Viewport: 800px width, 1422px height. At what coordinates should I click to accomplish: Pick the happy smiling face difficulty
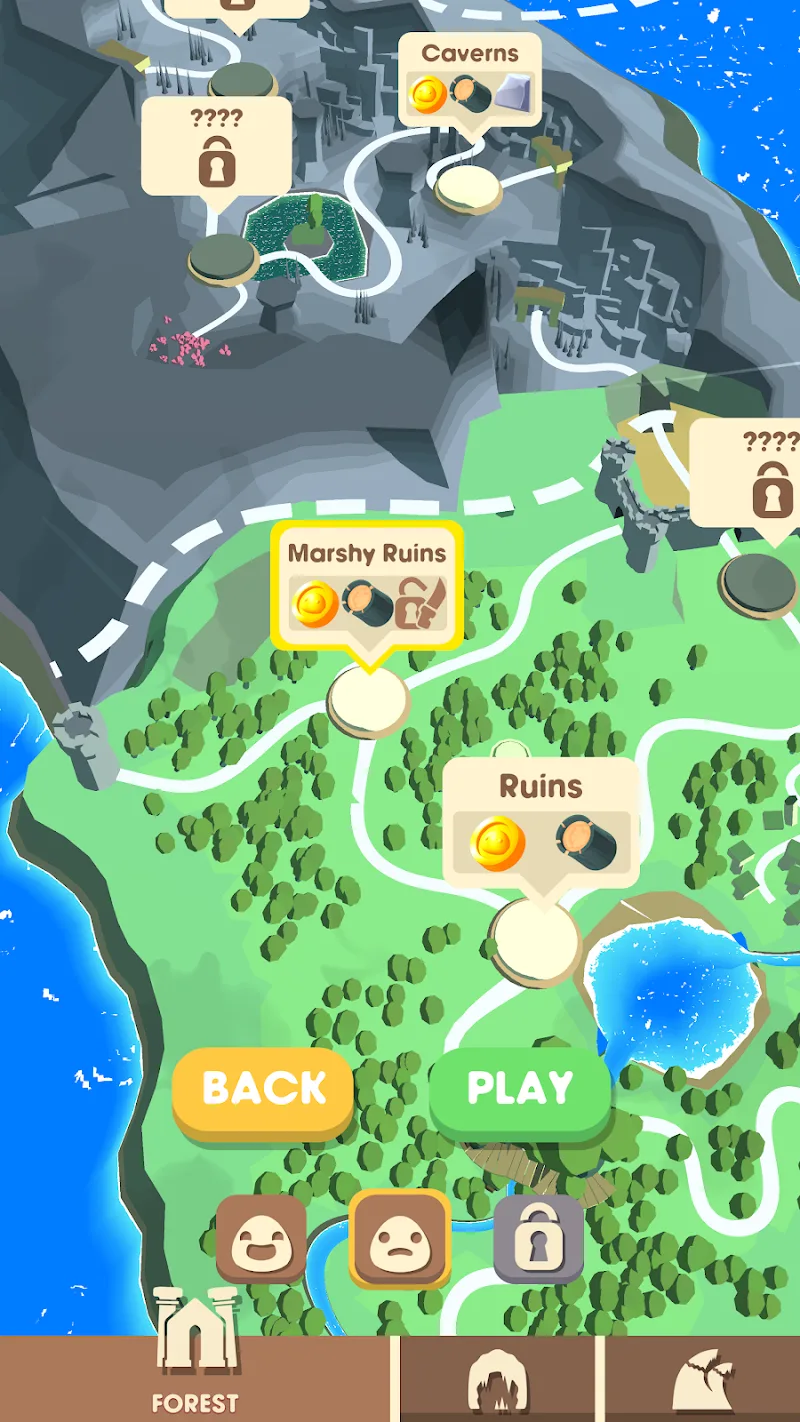[x=261, y=1240]
